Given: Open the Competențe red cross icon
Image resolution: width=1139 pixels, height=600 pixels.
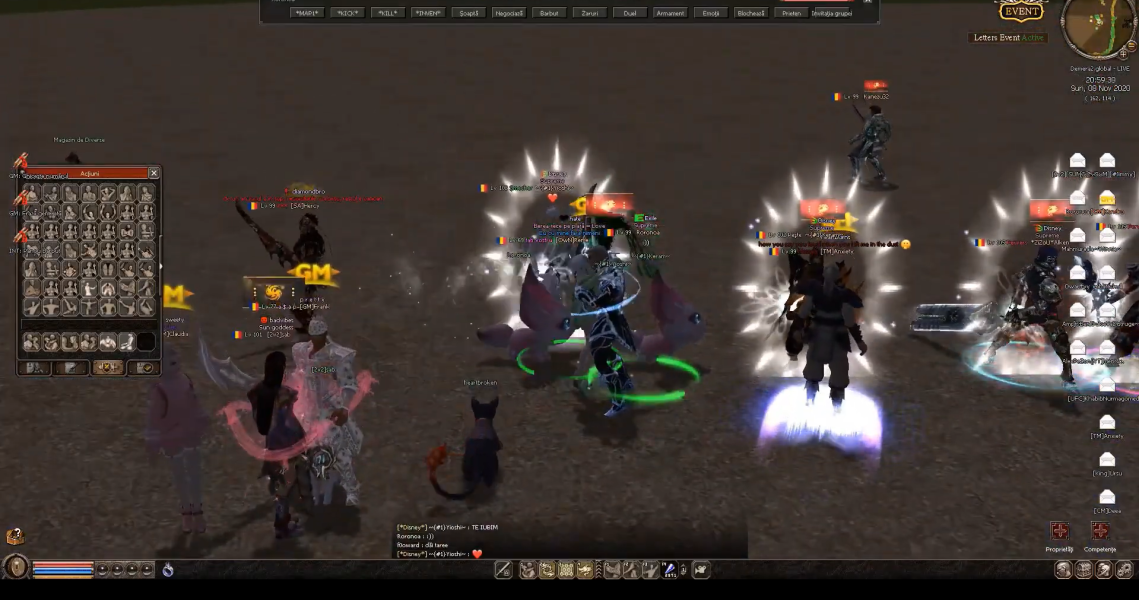Looking at the screenshot, I should pos(1100,531).
